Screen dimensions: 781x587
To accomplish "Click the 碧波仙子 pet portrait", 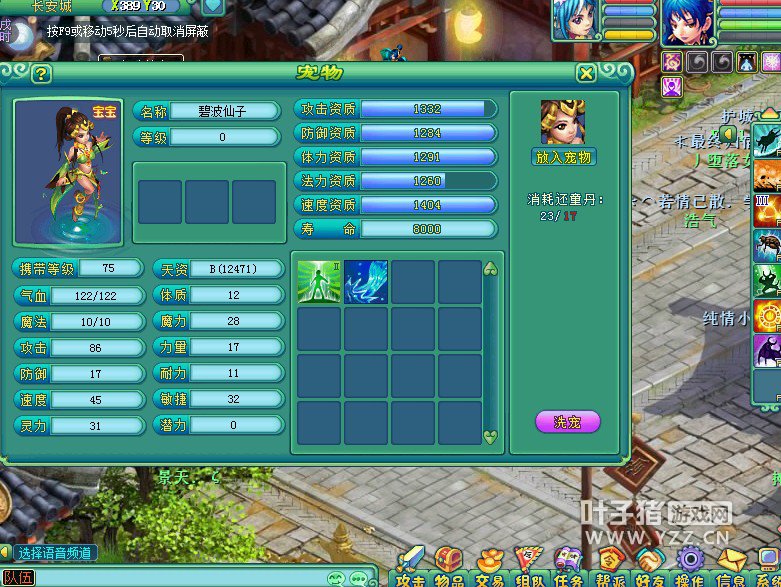I will click(x=67, y=168).
